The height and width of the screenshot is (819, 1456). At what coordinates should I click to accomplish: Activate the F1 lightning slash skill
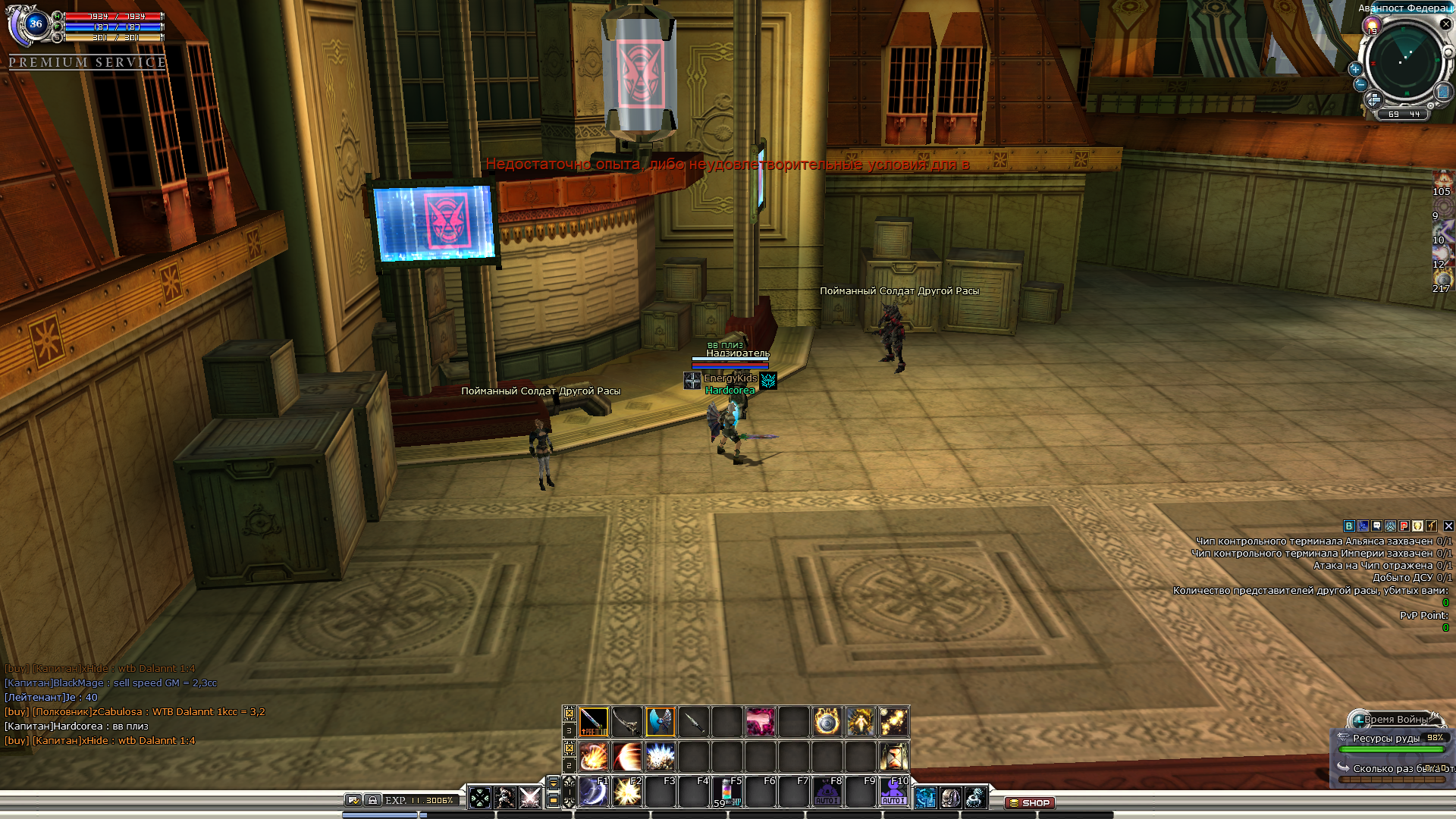click(594, 792)
